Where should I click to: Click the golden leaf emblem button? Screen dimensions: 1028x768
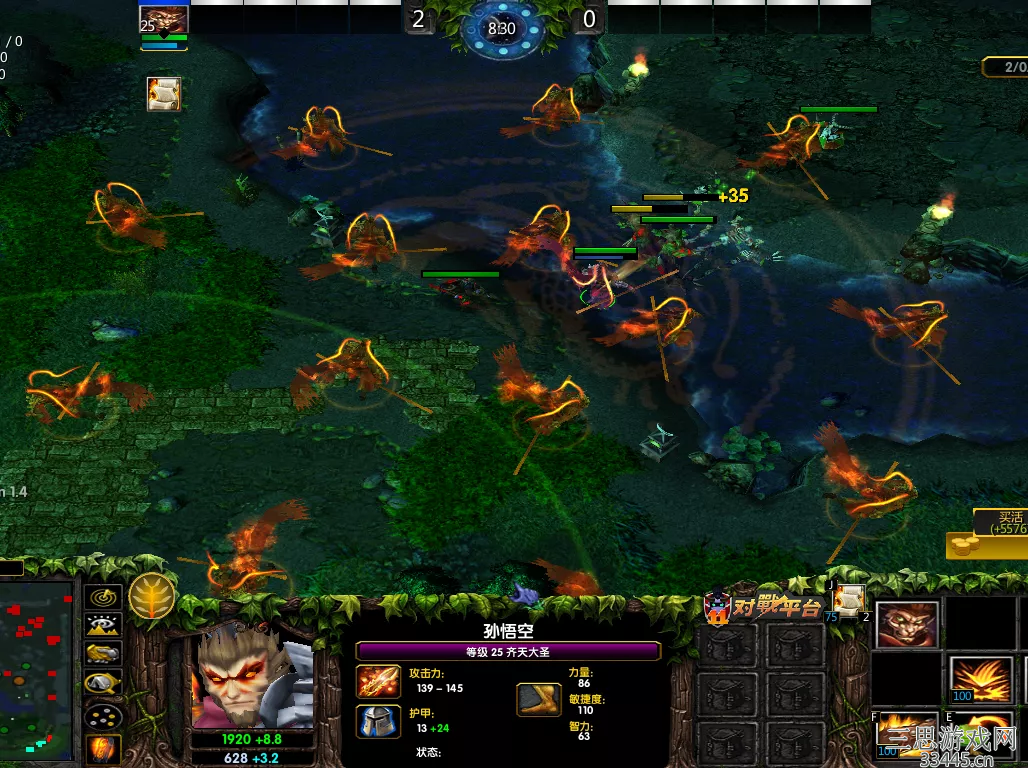(x=152, y=597)
